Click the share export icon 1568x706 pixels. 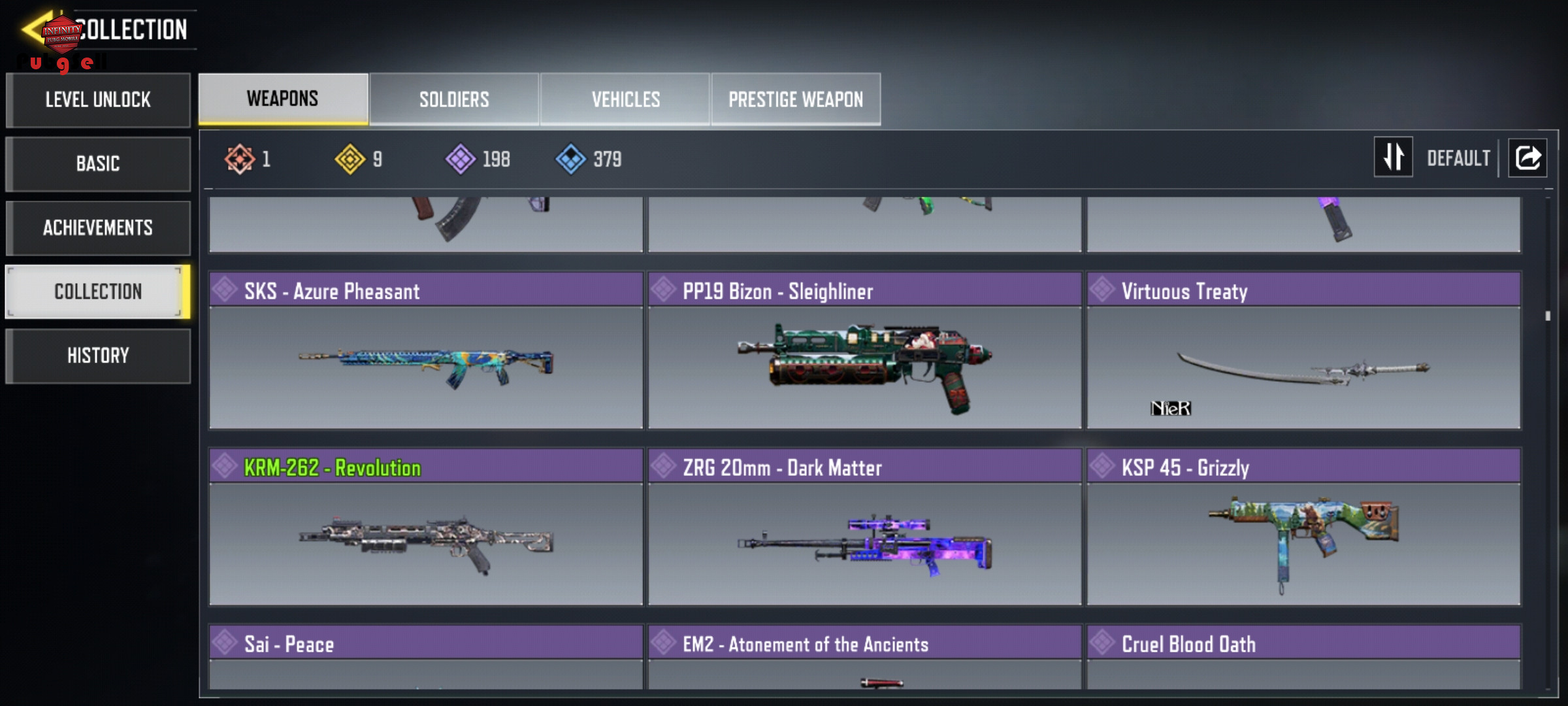pos(1527,158)
